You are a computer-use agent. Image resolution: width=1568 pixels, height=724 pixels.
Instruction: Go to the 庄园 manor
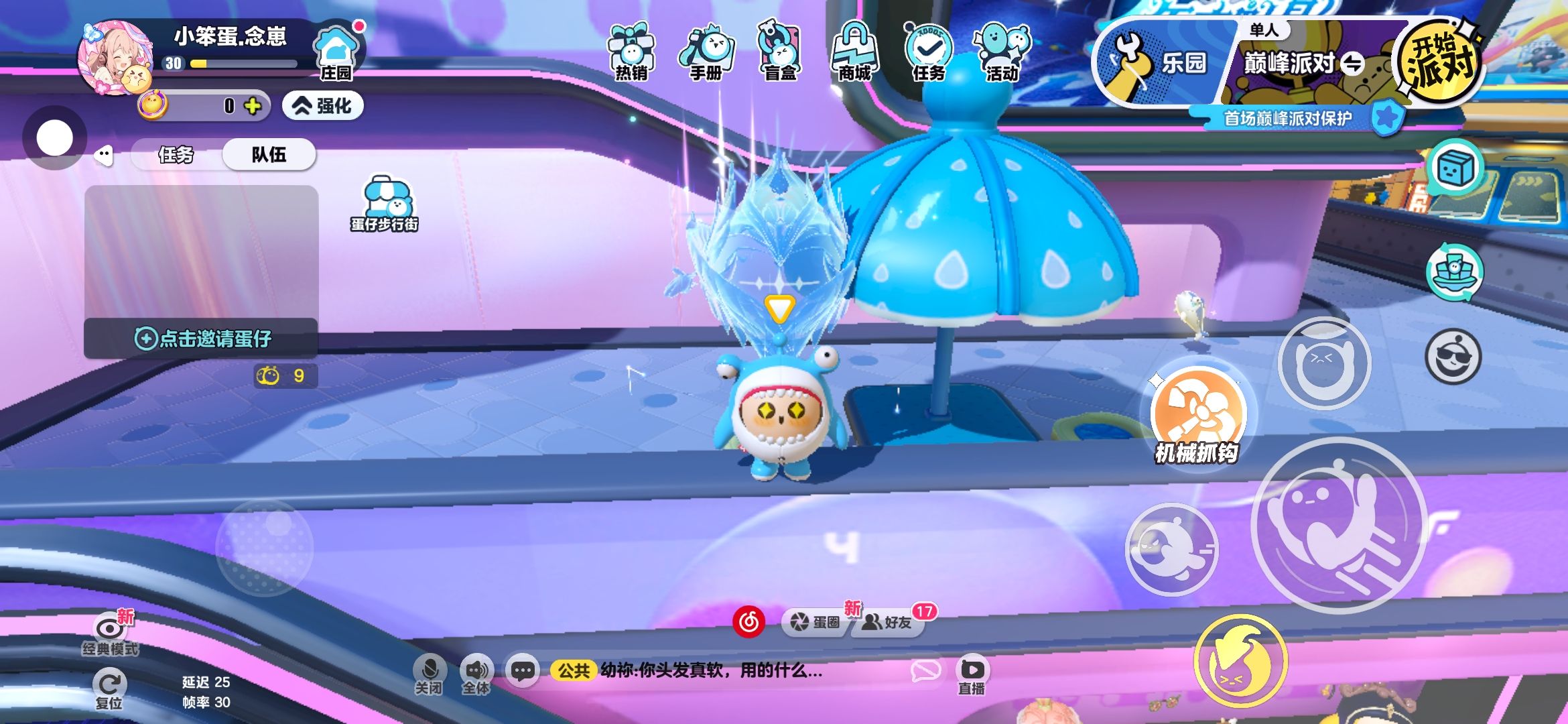click(336, 54)
